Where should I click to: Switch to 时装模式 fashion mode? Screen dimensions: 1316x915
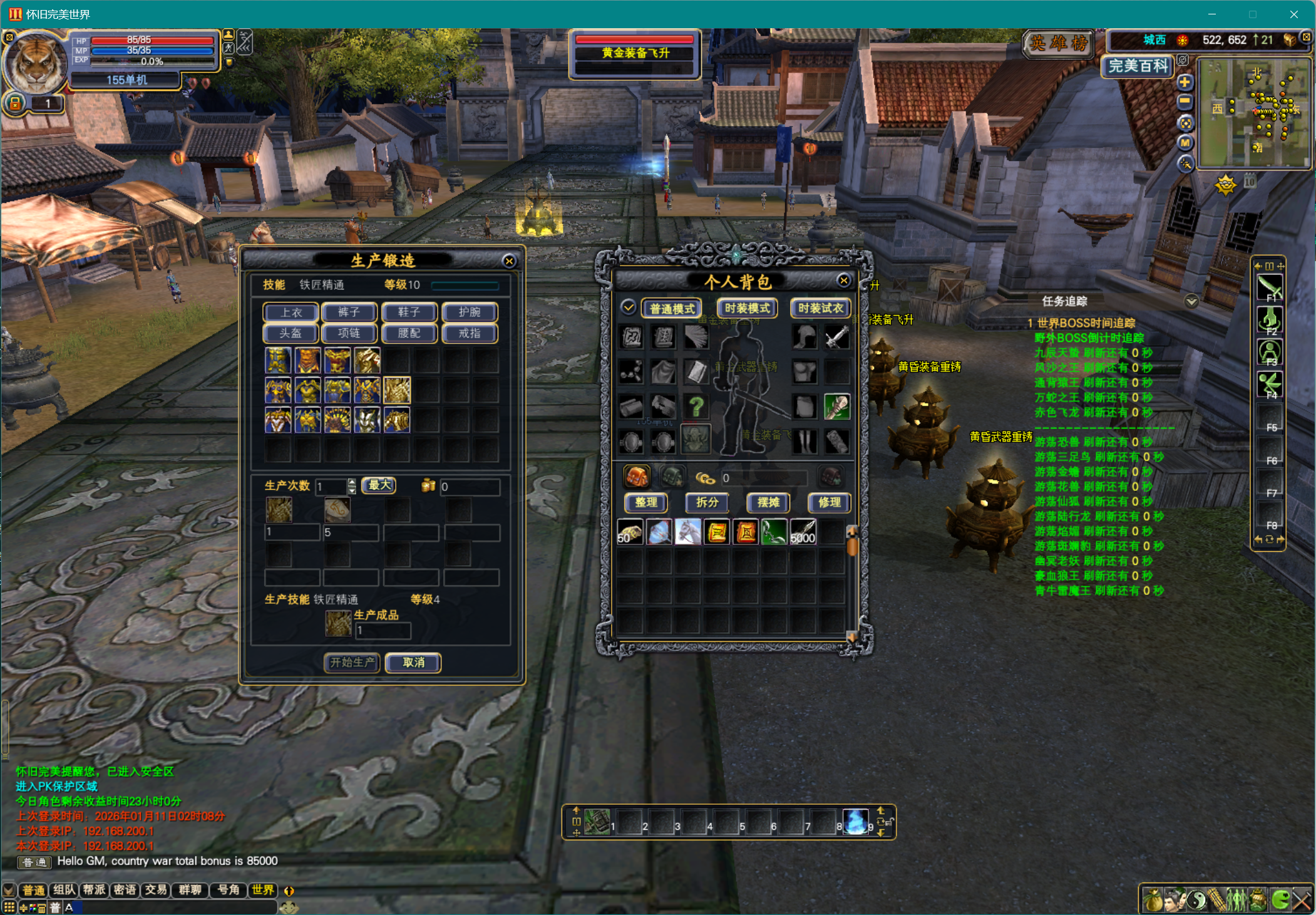747,308
